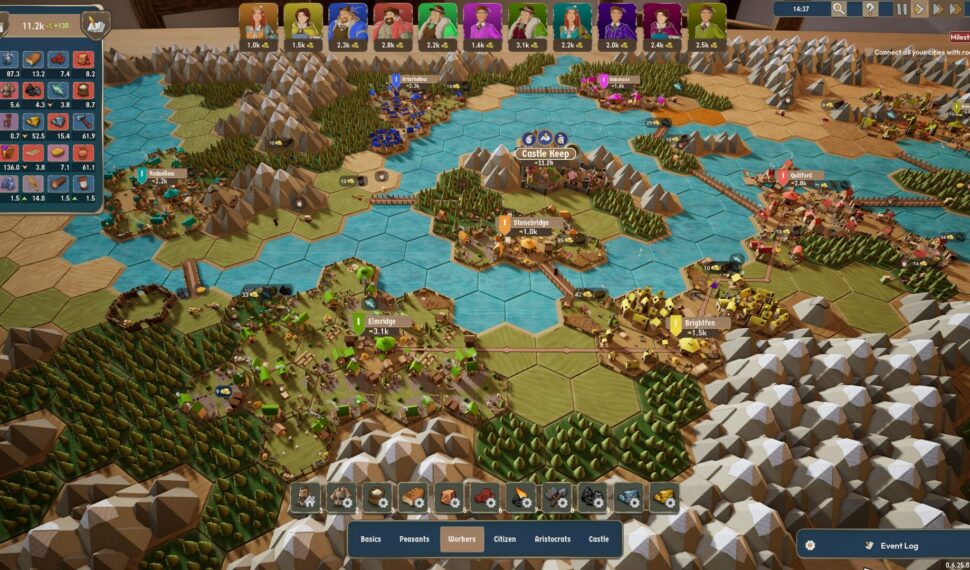
Task: Choose the Castle tab
Action: (x=598, y=539)
